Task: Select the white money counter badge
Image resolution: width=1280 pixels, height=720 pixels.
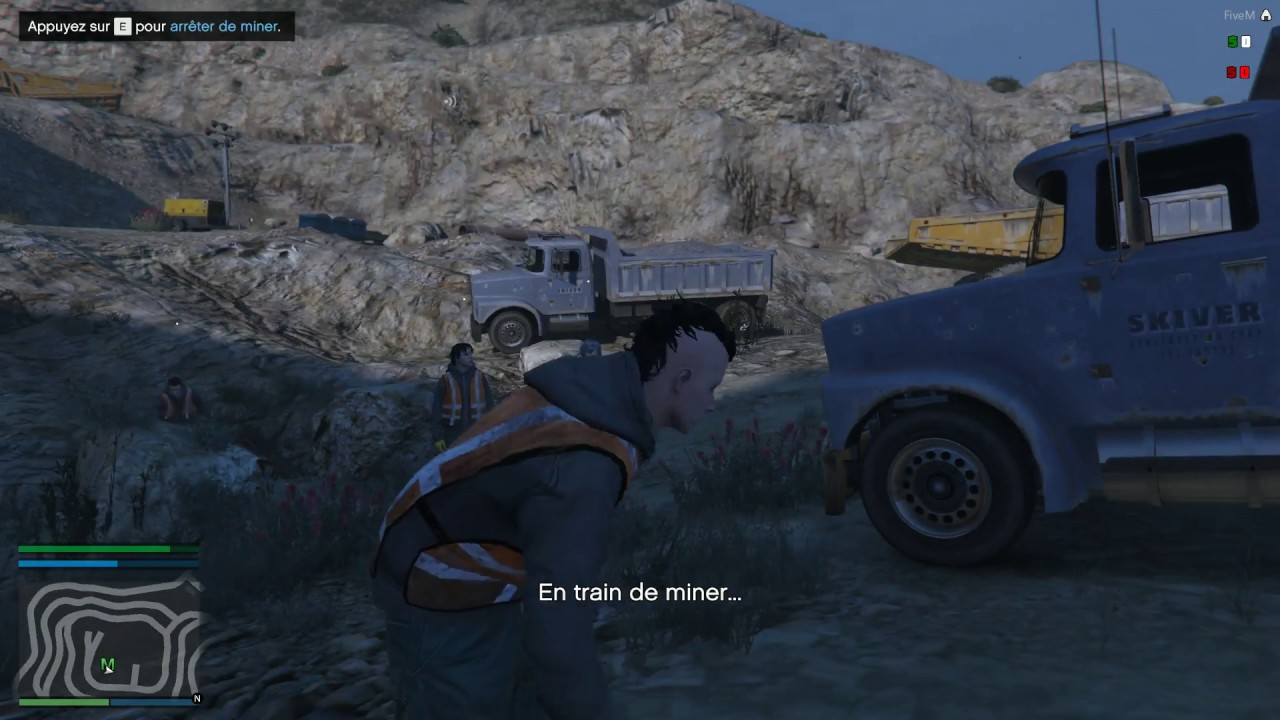Action: coord(1245,42)
